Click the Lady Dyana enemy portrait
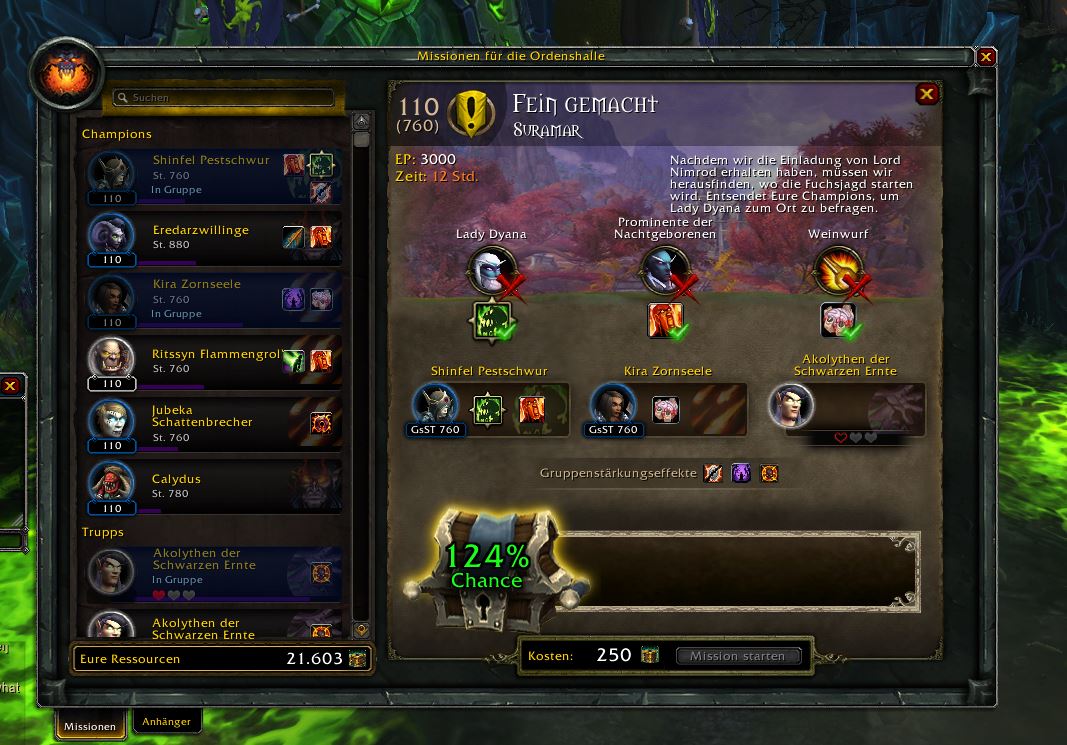The width and height of the screenshot is (1067, 745). click(491, 269)
